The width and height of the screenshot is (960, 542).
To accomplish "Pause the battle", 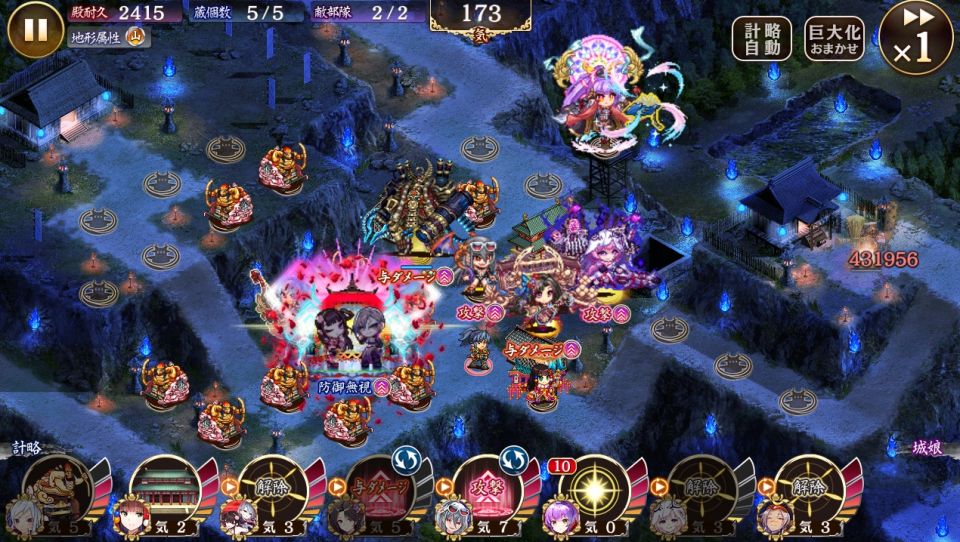I will [x=35, y=30].
